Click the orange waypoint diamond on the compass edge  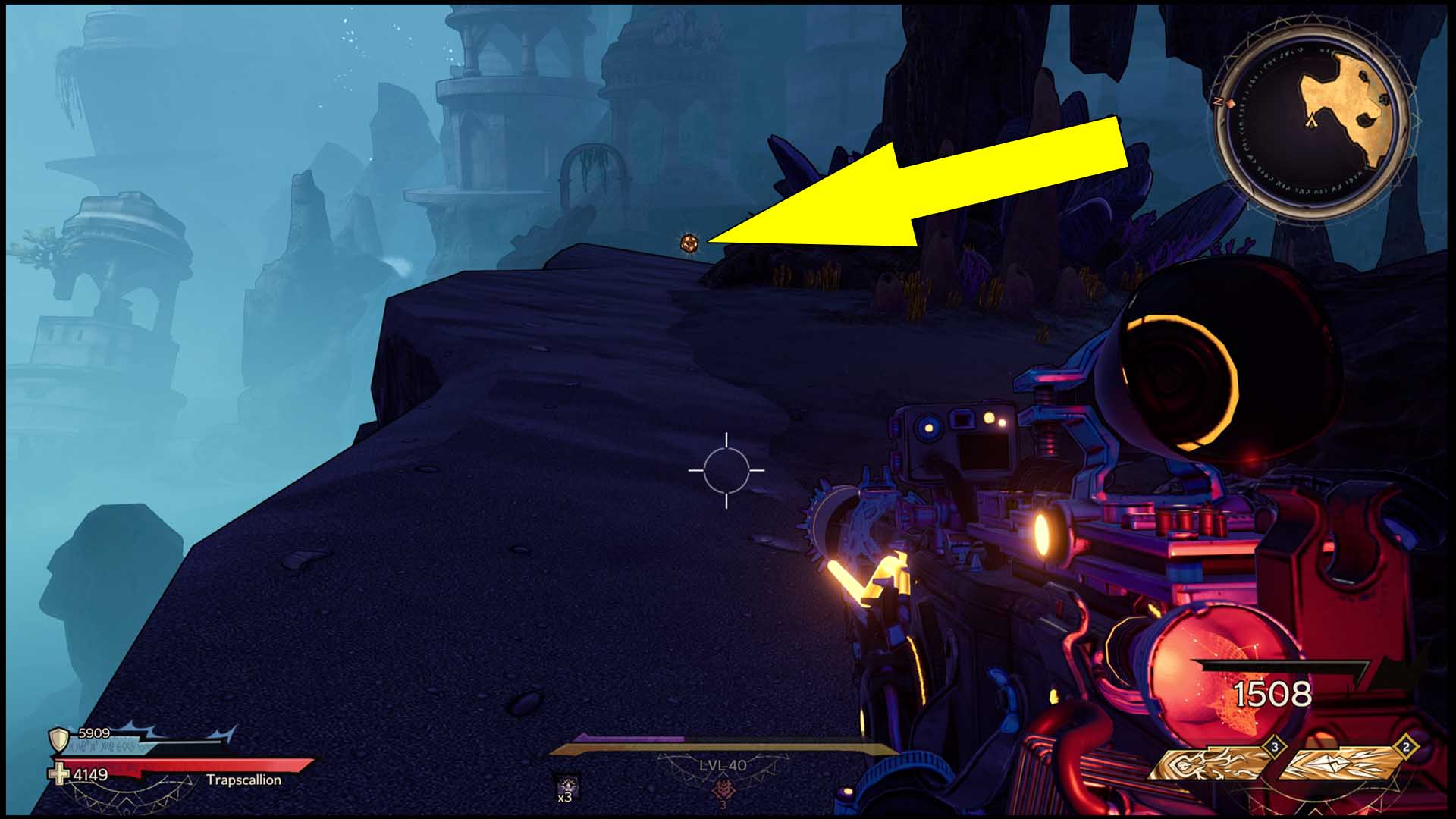[1230, 104]
